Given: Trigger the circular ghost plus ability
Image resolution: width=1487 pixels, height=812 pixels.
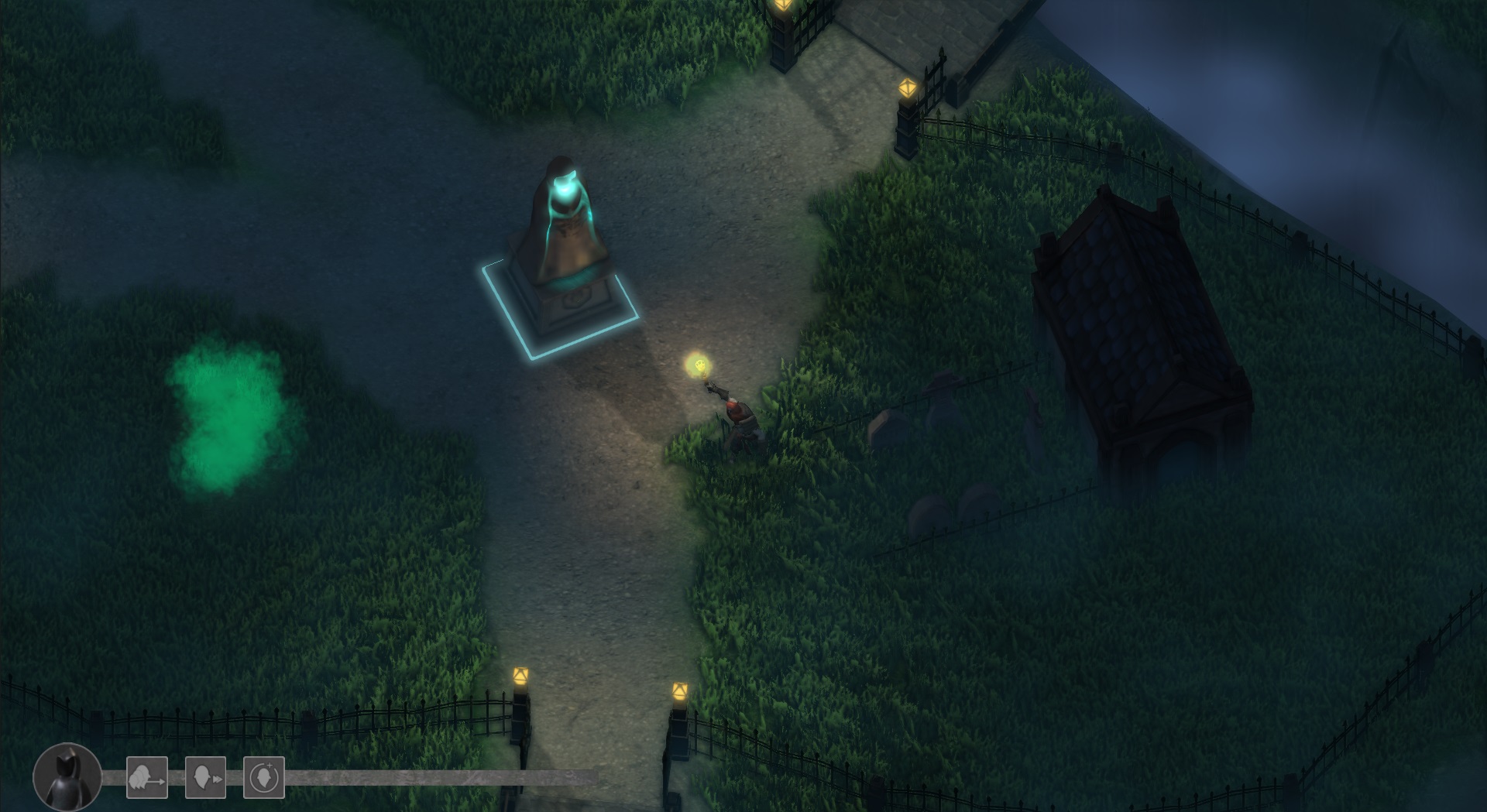Looking at the screenshot, I should [x=264, y=777].
